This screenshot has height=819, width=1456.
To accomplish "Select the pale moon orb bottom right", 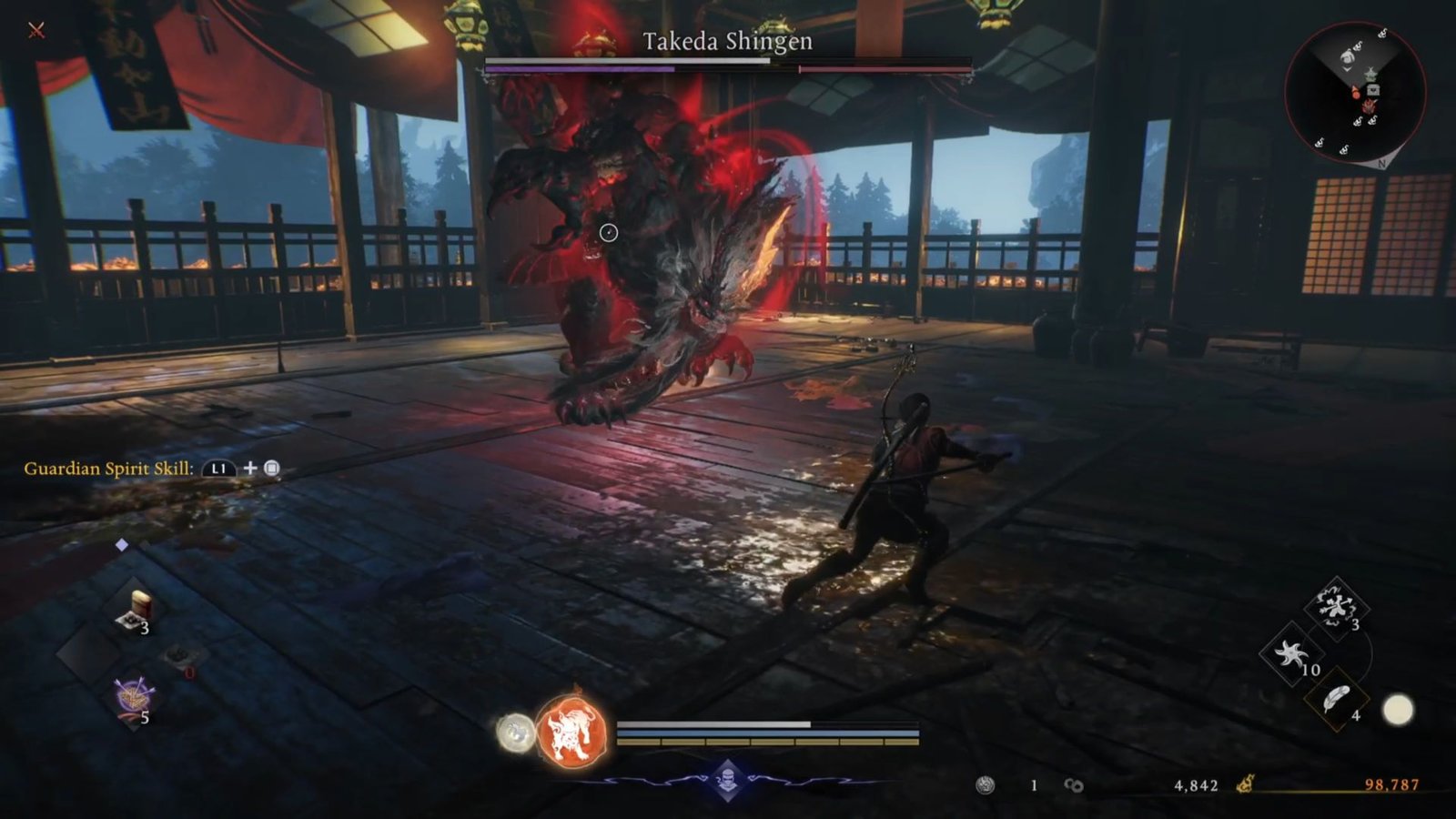I will pyautogui.click(x=1397, y=708).
